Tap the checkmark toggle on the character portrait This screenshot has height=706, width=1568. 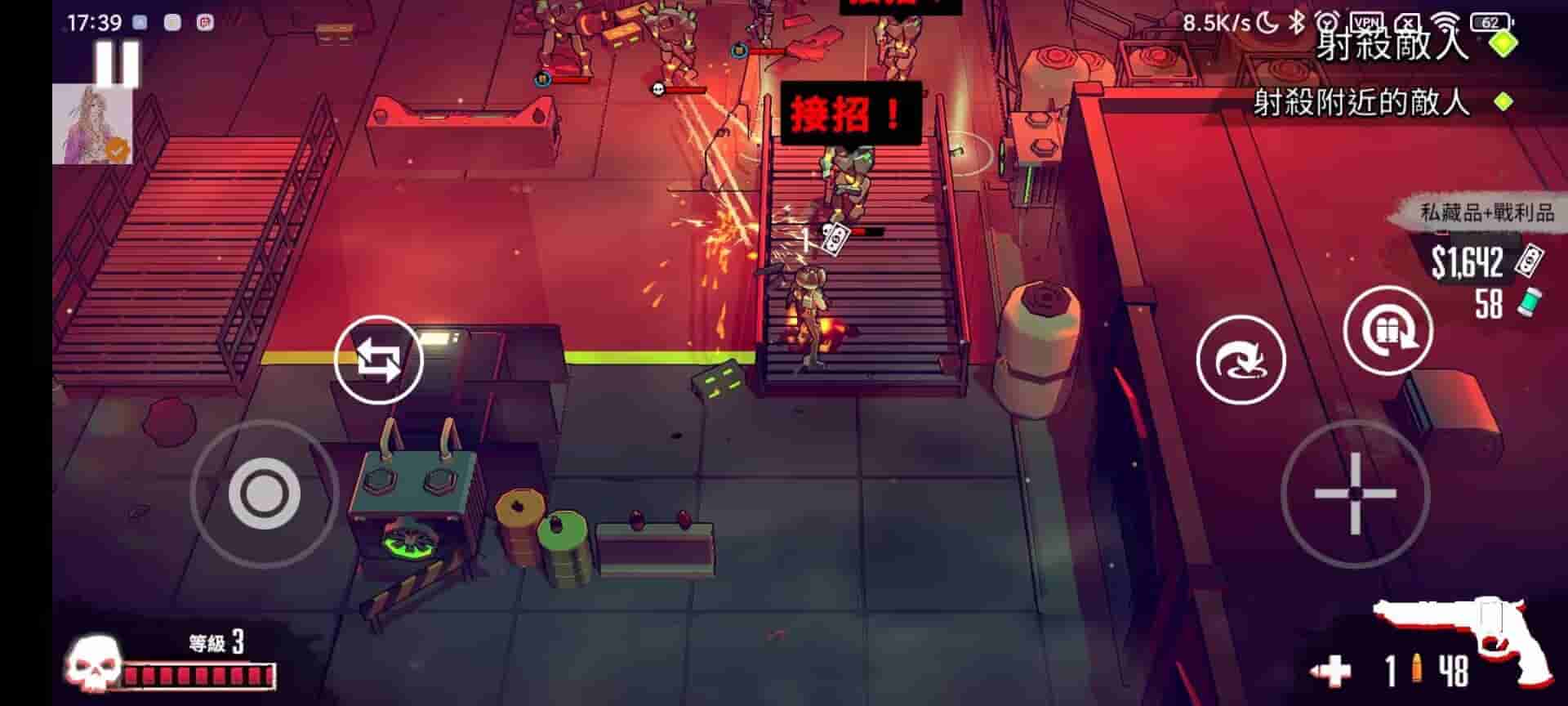click(118, 149)
